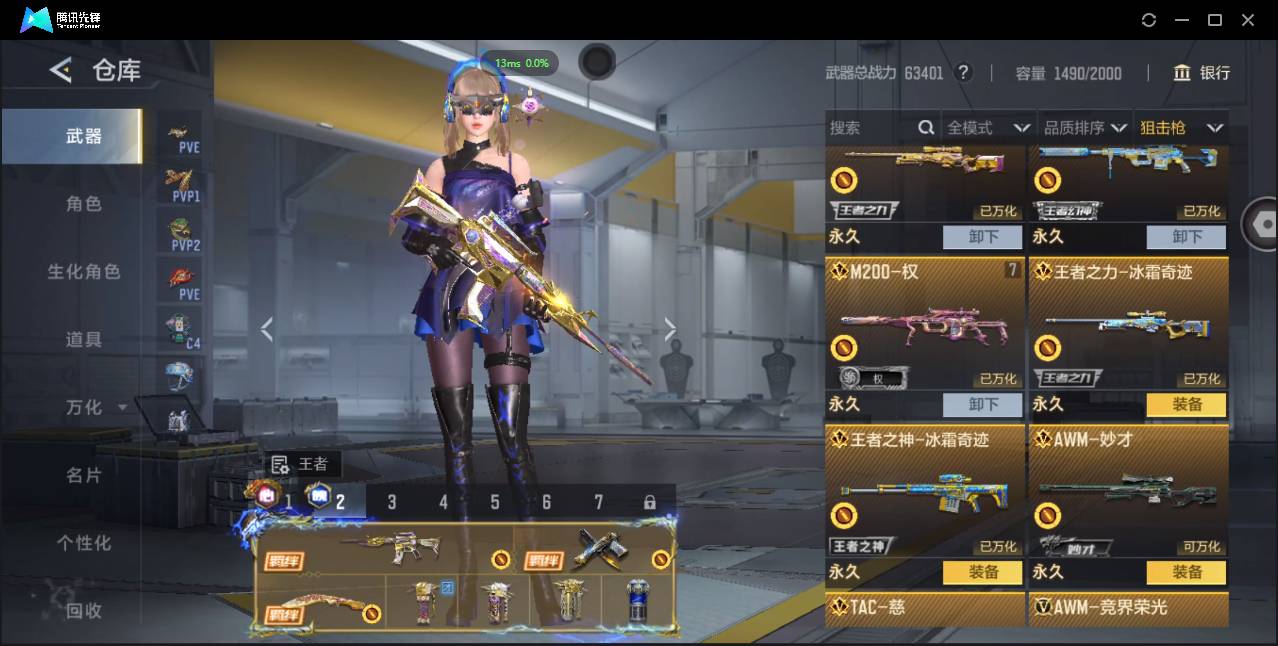Open the 银行 bank
1278x646 pixels.
point(1202,73)
